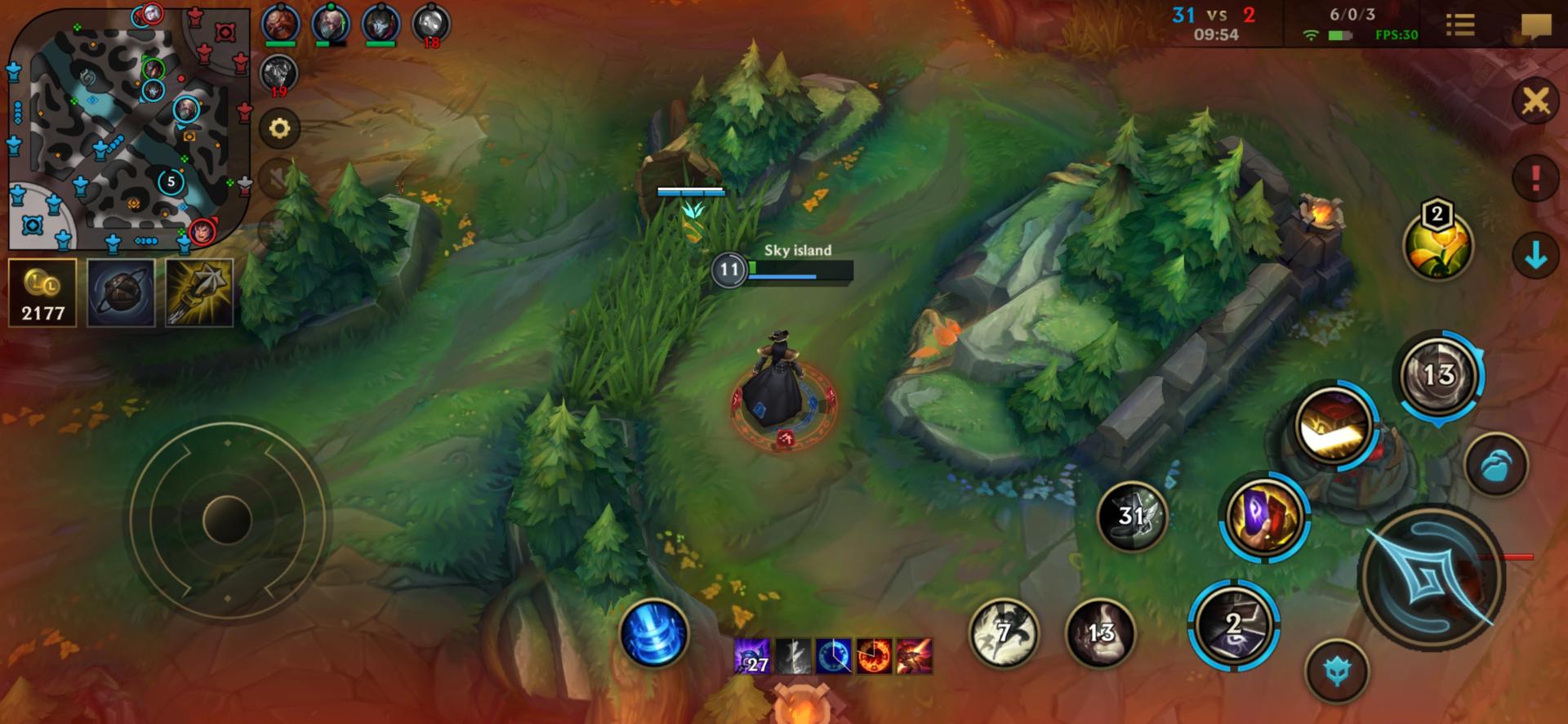The height and width of the screenshot is (724, 1568).
Task: Send the crossed swords attack ping
Action: point(1535,102)
